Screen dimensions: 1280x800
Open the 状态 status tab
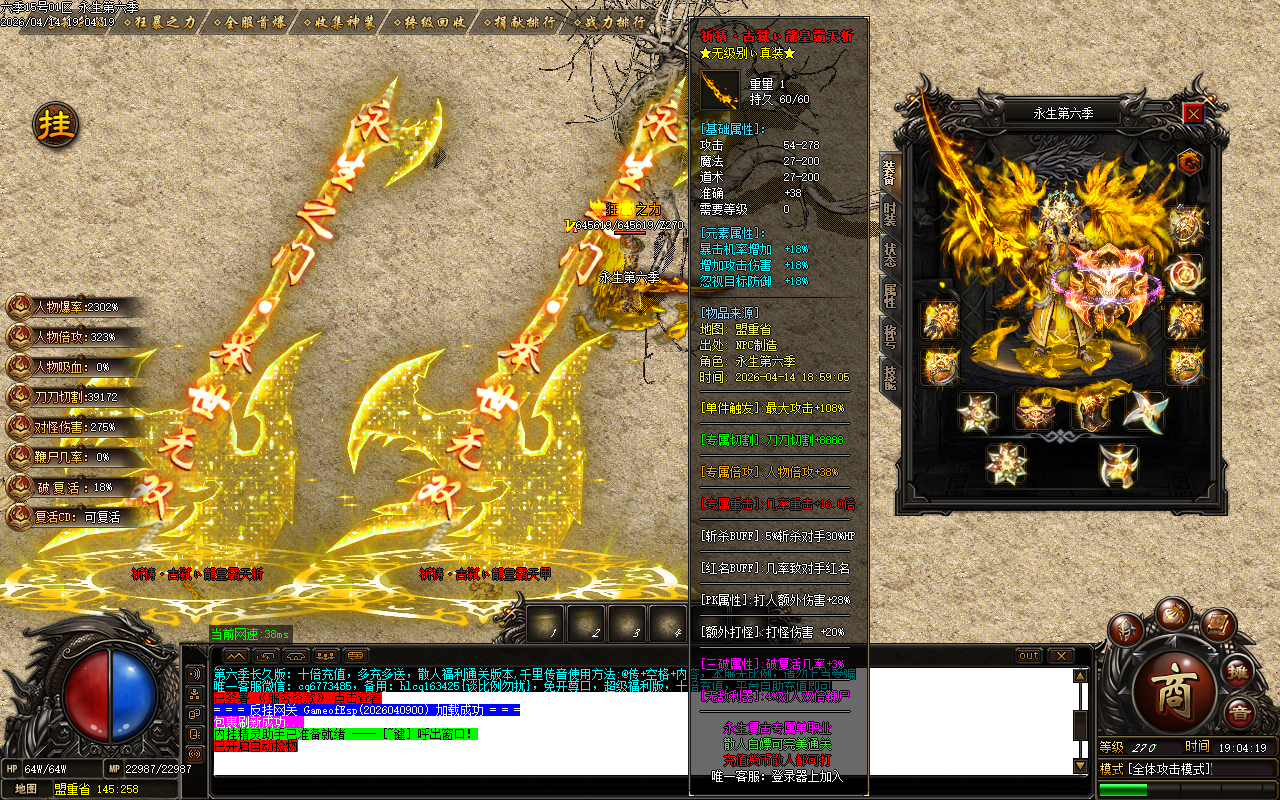point(889,254)
